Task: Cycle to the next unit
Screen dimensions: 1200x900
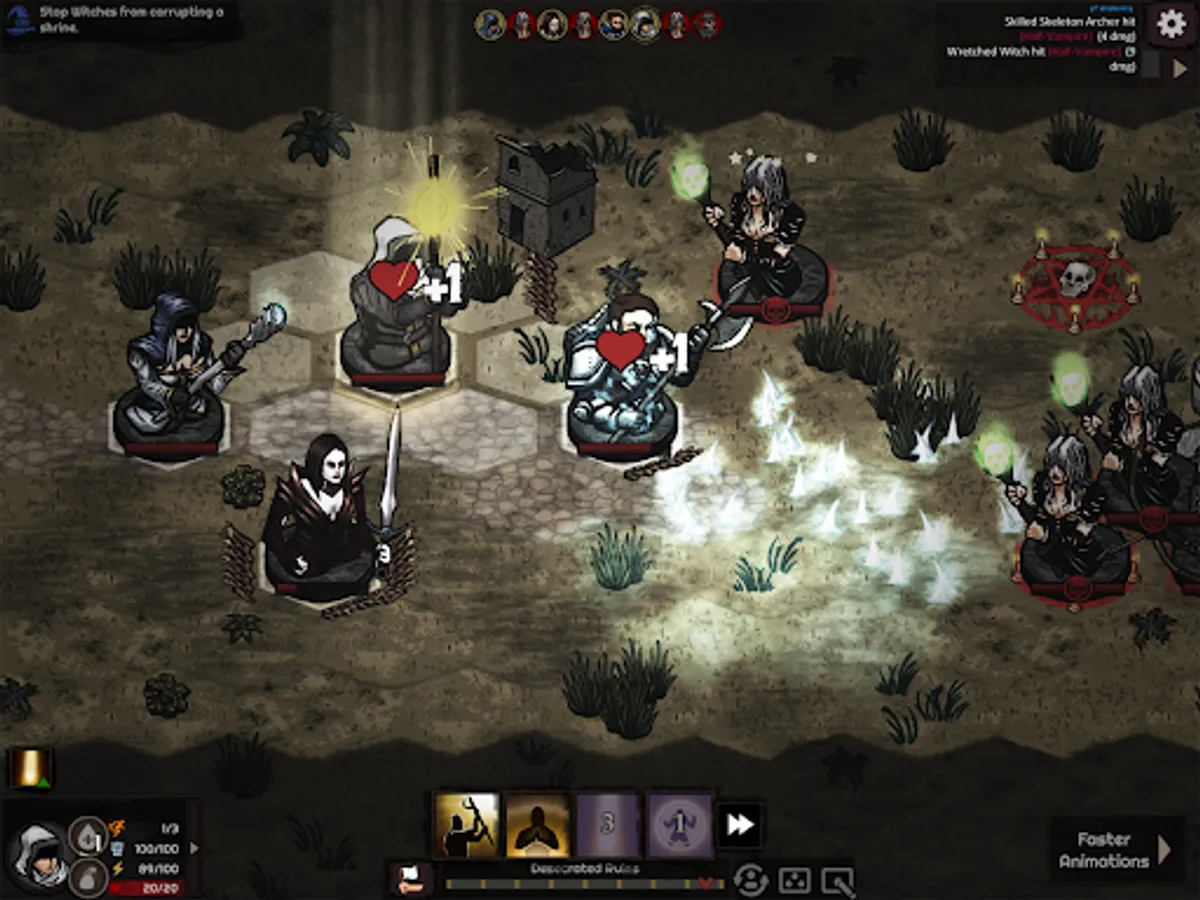Action: click(x=749, y=880)
